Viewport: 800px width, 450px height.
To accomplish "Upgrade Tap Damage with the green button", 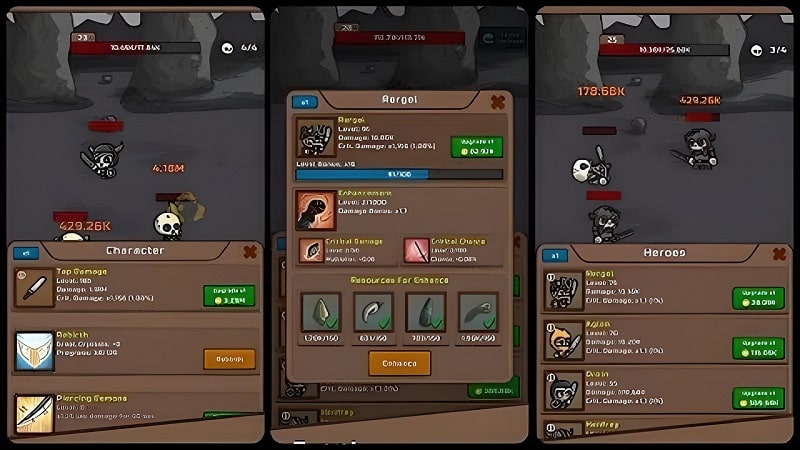I will coord(229,295).
